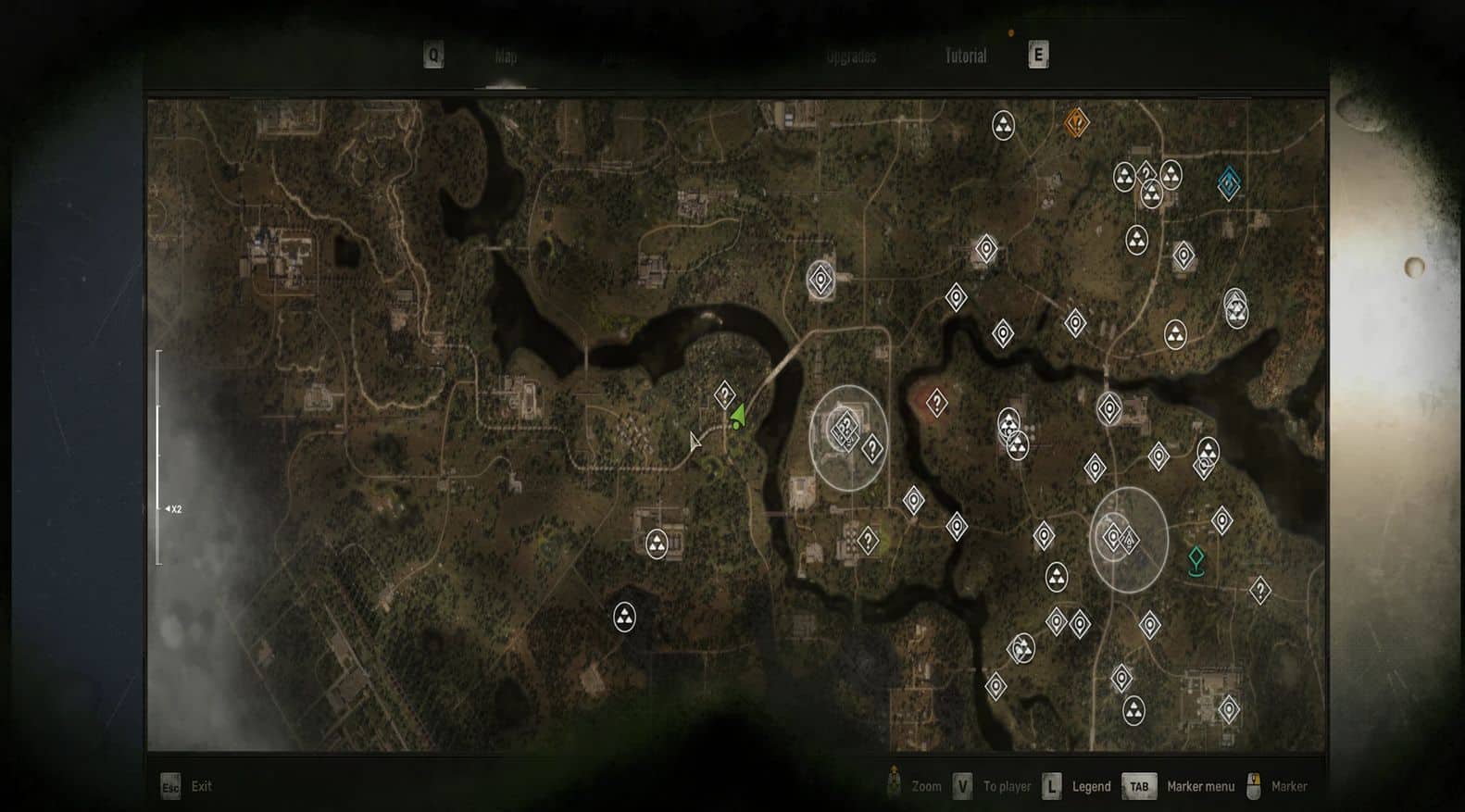Open the Legend panel
This screenshot has height=812, width=1465.
pos(1090,786)
